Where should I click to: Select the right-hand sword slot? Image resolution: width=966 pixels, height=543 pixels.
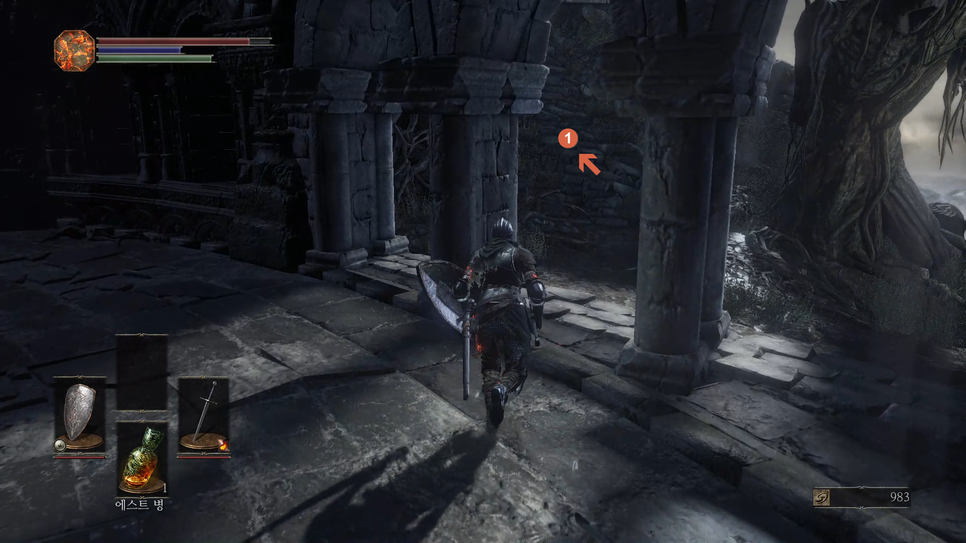pos(203,415)
